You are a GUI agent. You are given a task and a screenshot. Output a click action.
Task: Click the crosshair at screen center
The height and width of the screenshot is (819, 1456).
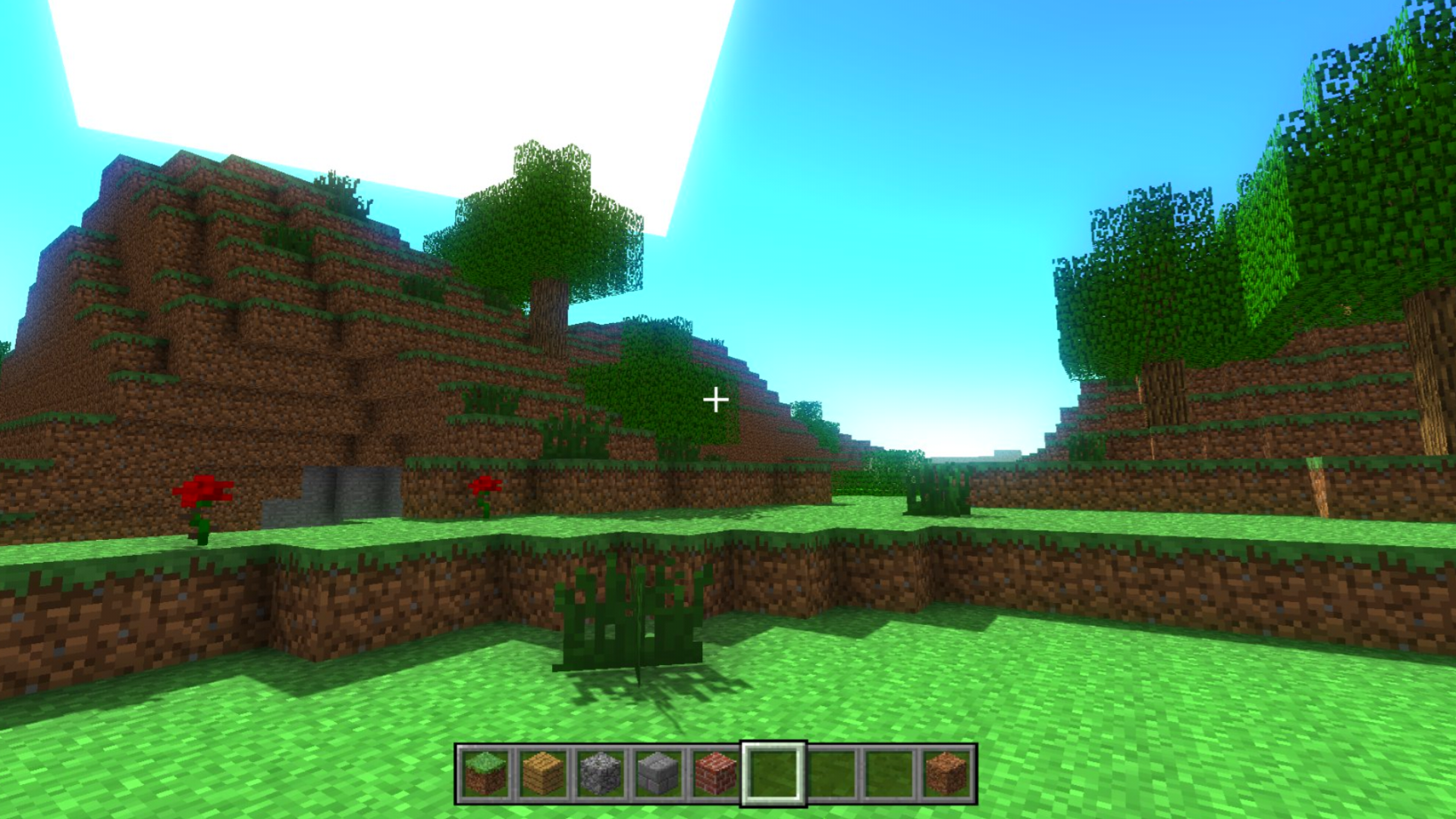pyautogui.click(x=717, y=398)
